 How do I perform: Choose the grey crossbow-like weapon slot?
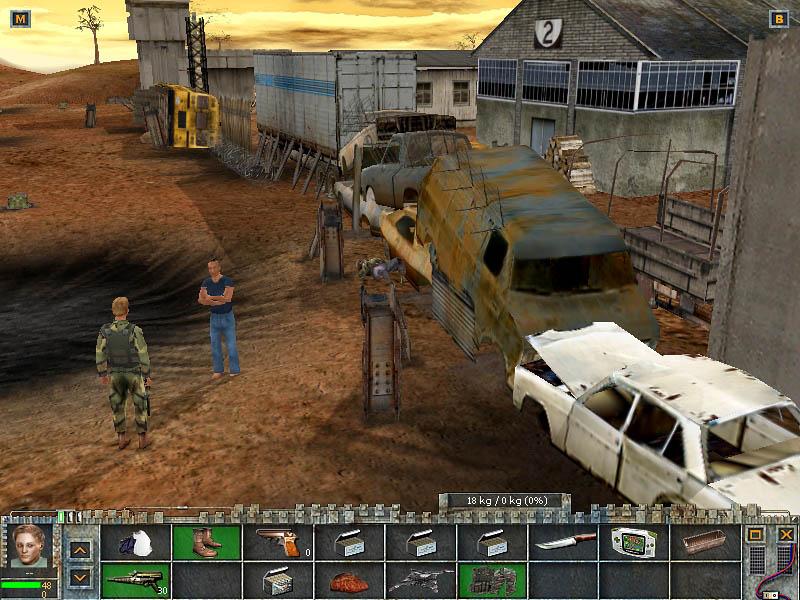pyautogui.click(x=420, y=580)
